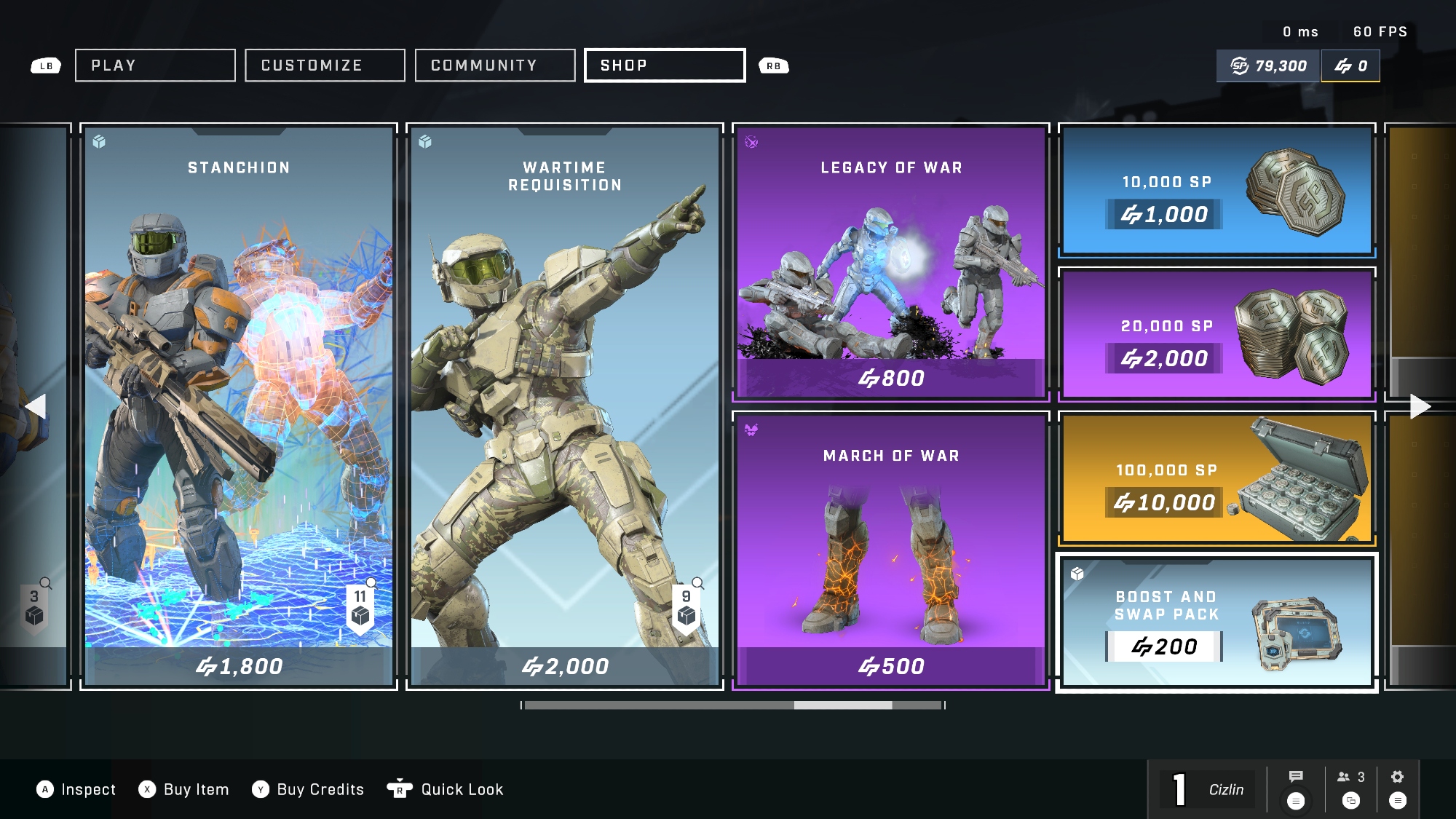This screenshot has width=1456, height=819.
Task: Open the chat speech bubble icon
Action: (x=1296, y=777)
